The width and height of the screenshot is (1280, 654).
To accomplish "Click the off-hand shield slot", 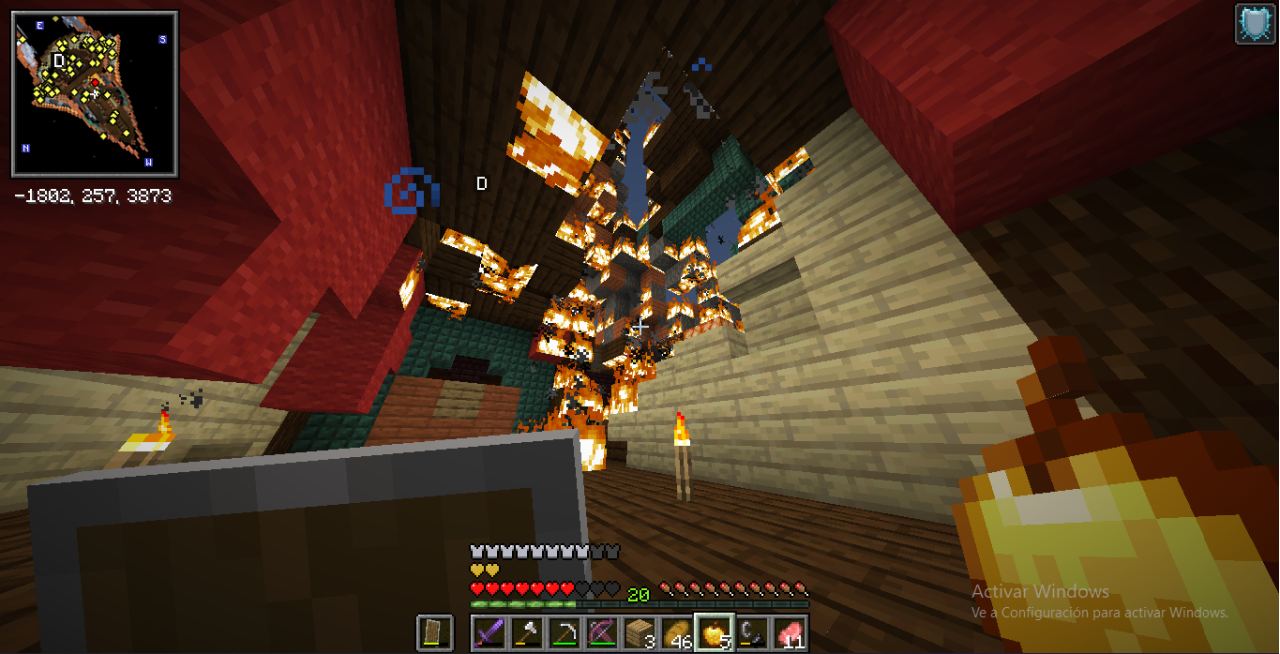I will (x=435, y=633).
